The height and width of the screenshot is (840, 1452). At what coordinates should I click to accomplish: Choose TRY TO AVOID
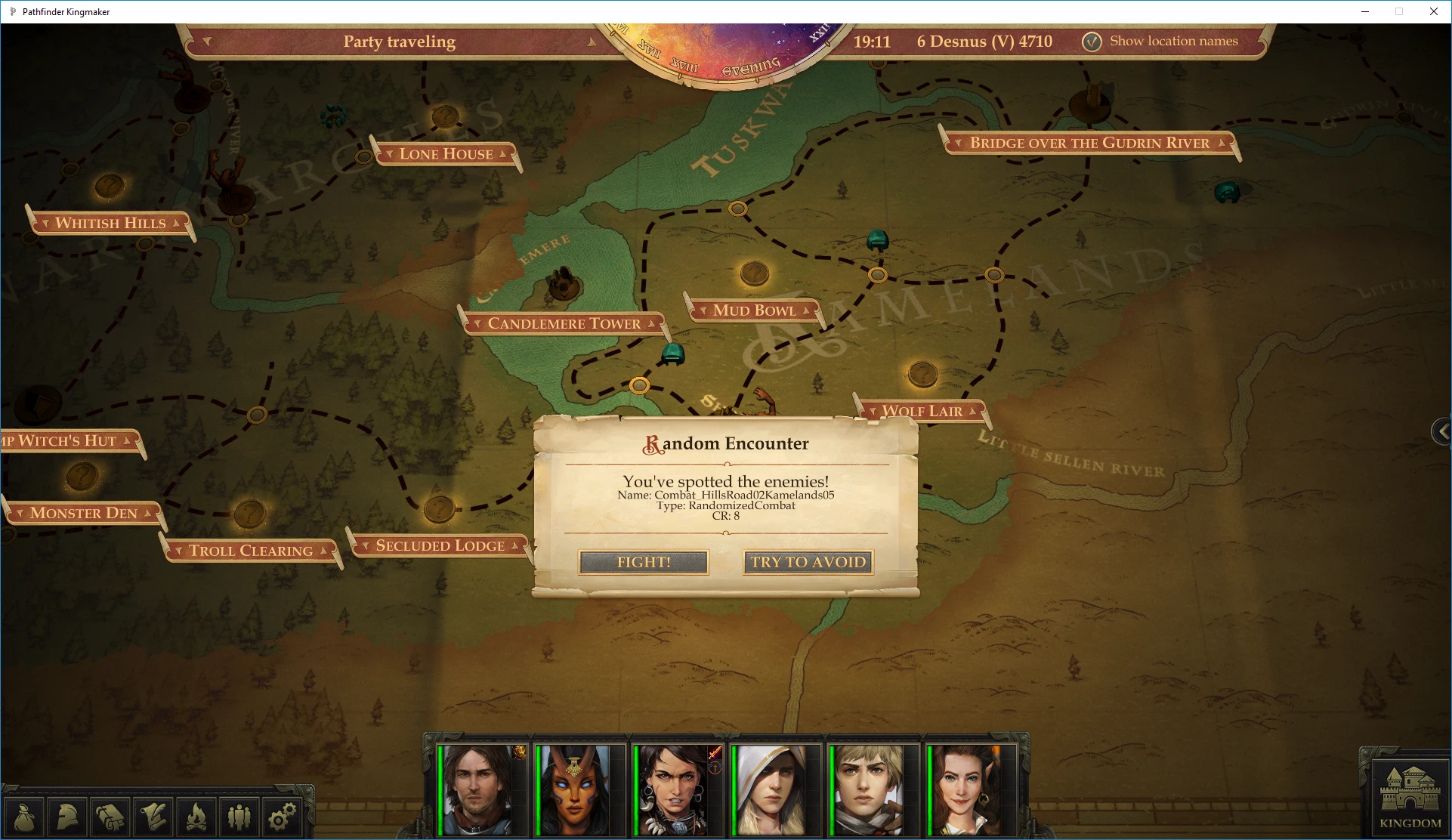coord(807,562)
